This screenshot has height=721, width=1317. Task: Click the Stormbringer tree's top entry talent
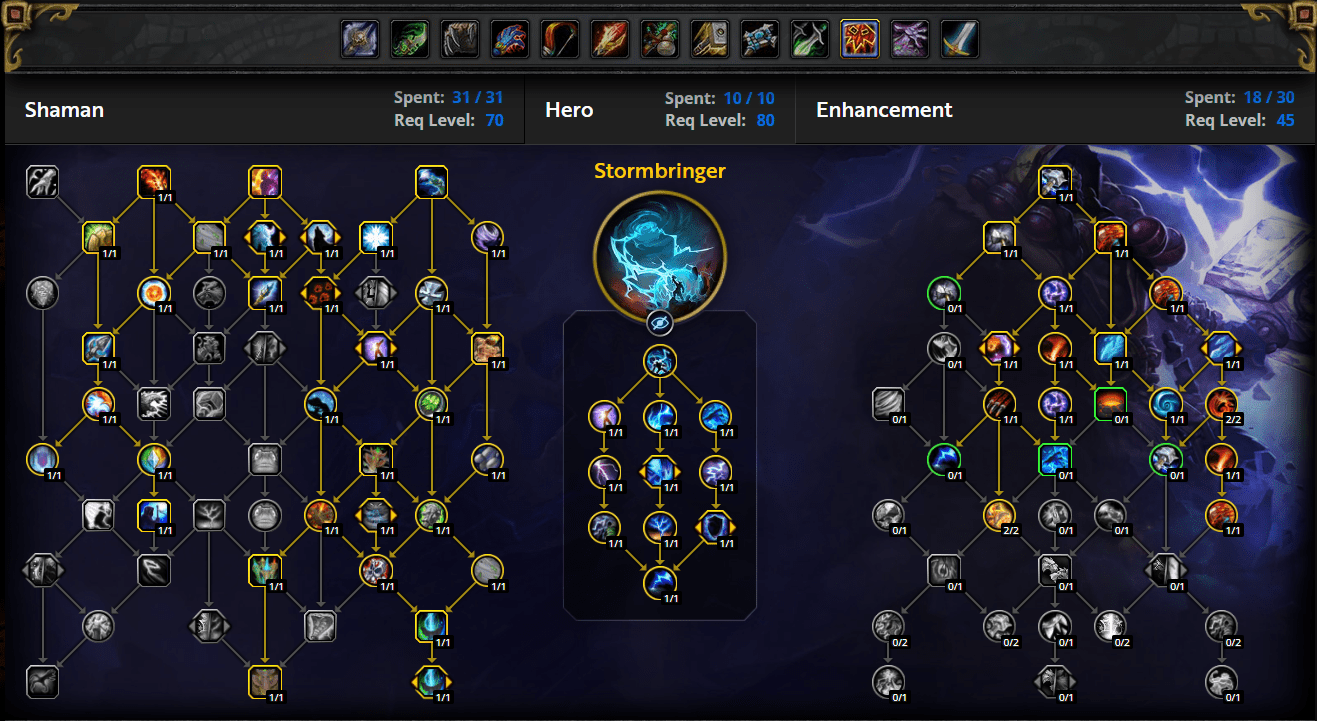point(659,362)
